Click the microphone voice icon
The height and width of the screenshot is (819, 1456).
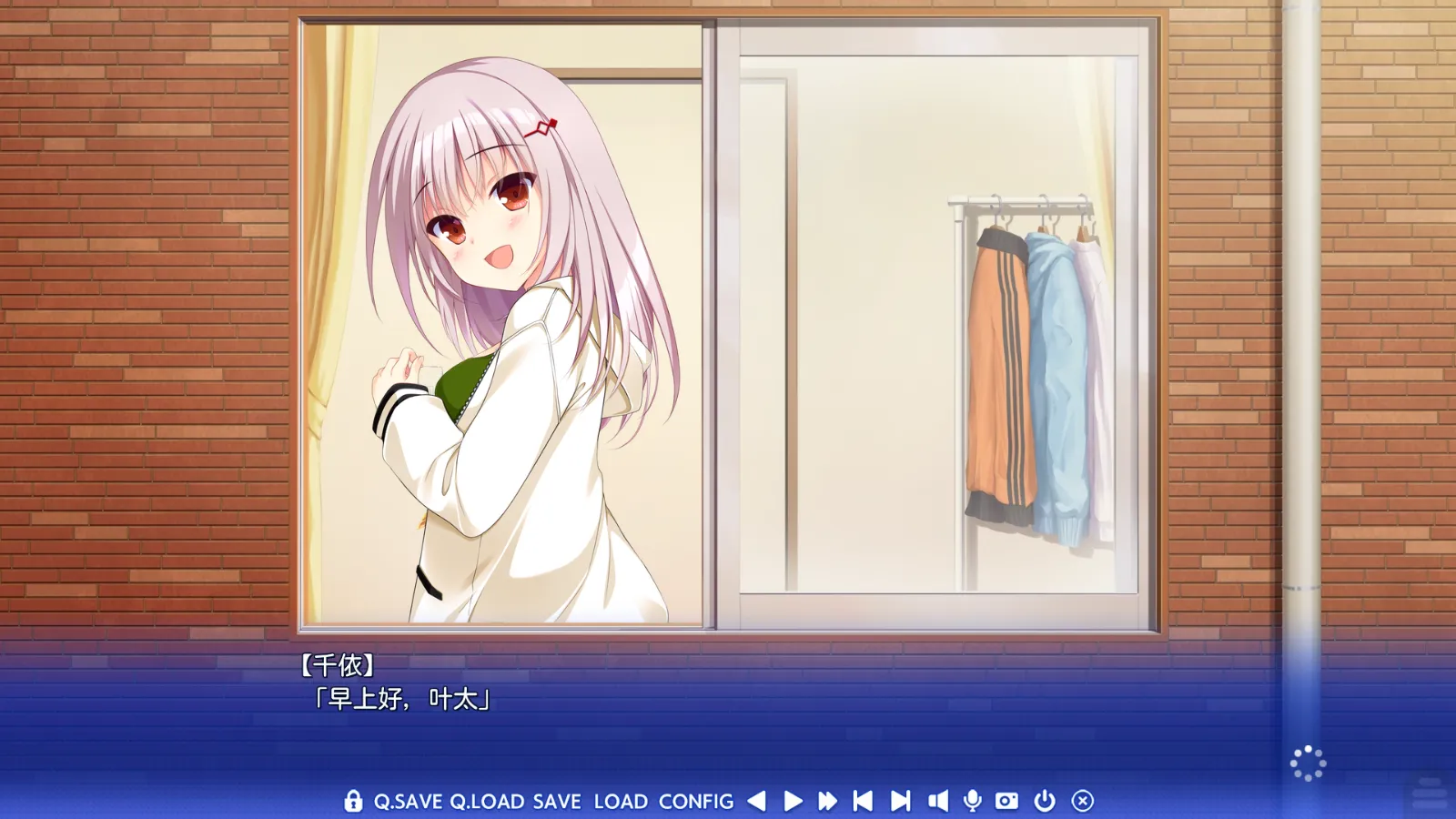coord(972,801)
